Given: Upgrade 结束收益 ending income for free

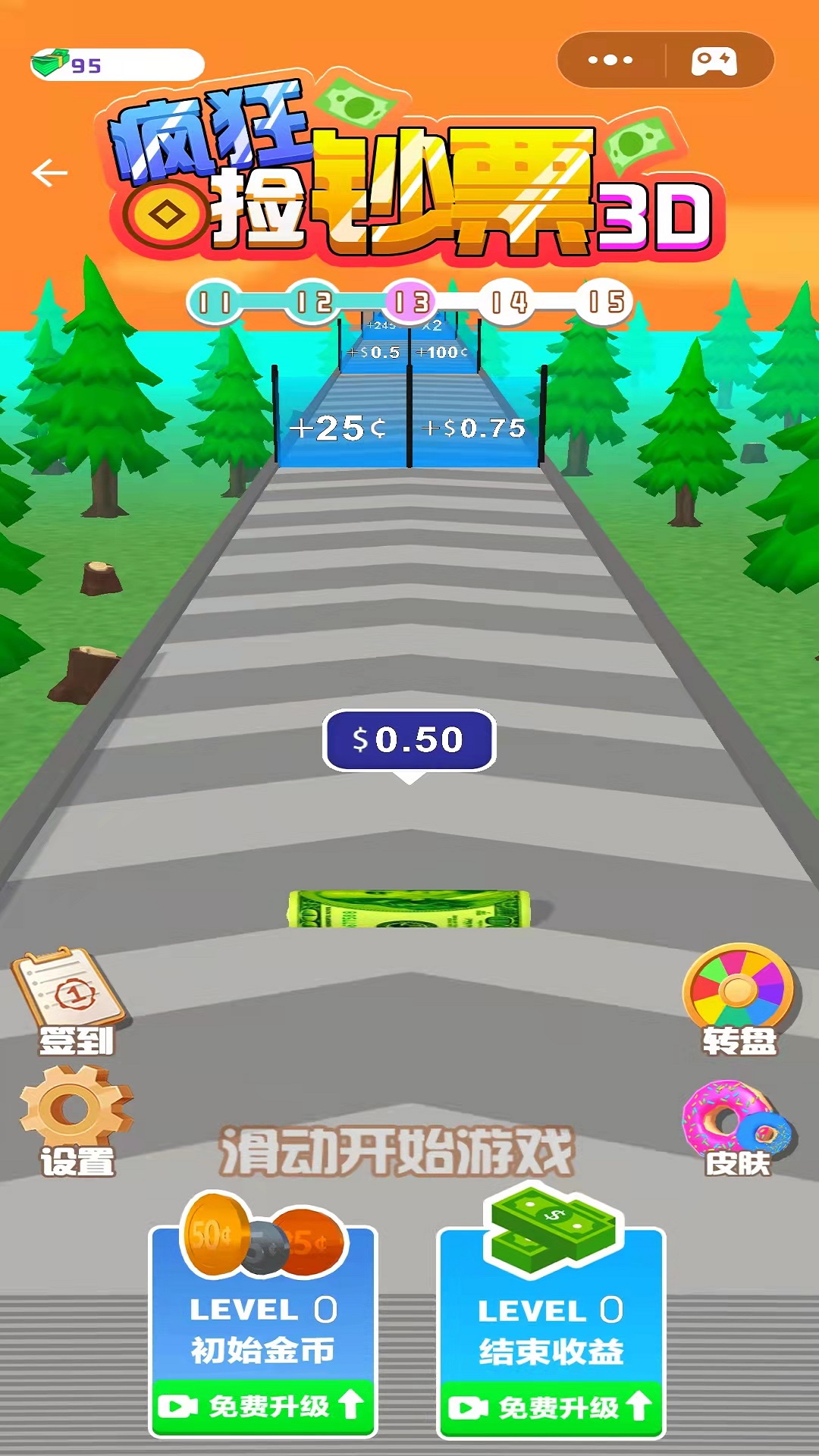Looking at the screenshot, I should click(x=551, y=1408).
